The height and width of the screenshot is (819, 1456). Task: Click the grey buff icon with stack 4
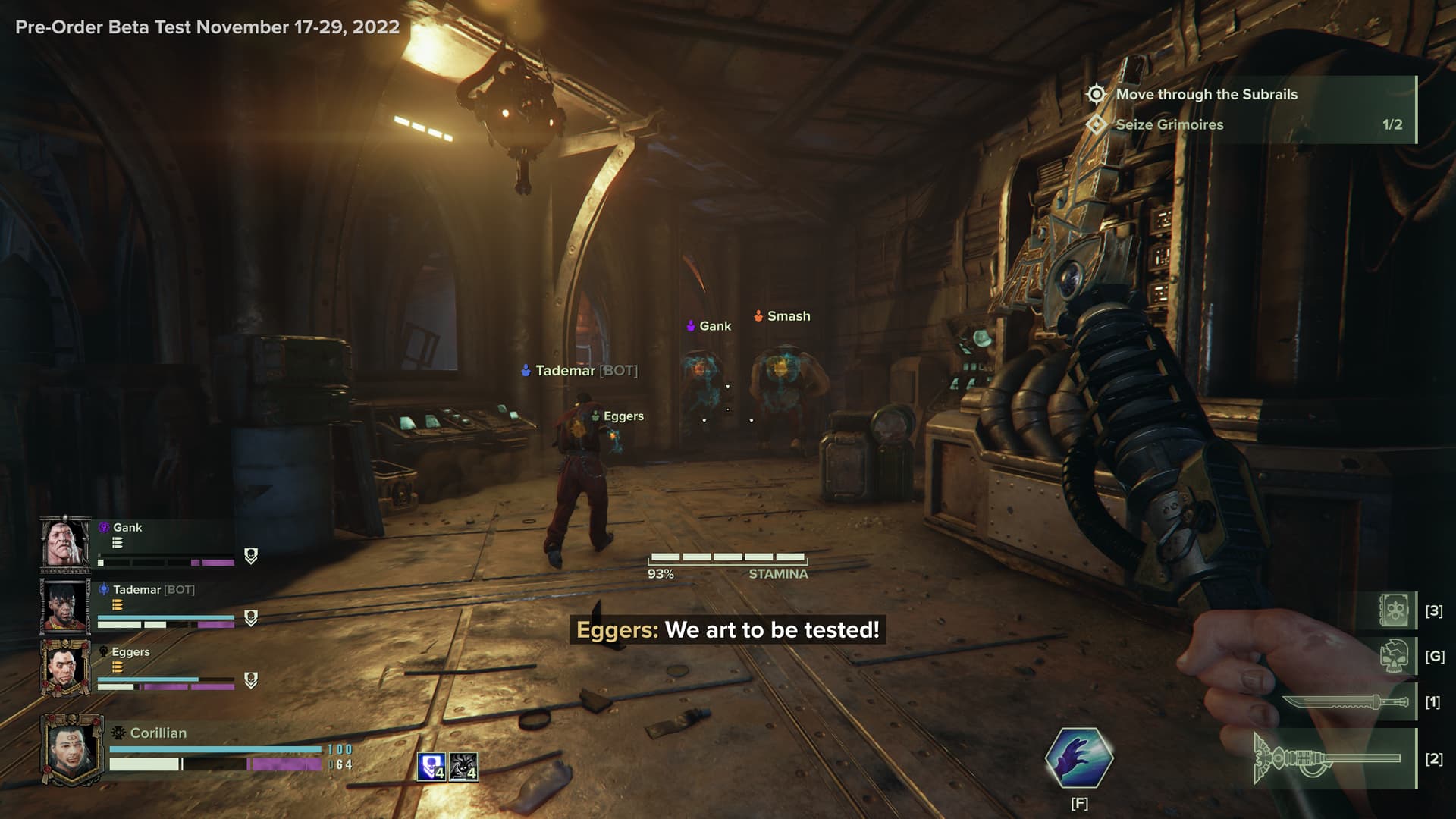click(463, 767)
